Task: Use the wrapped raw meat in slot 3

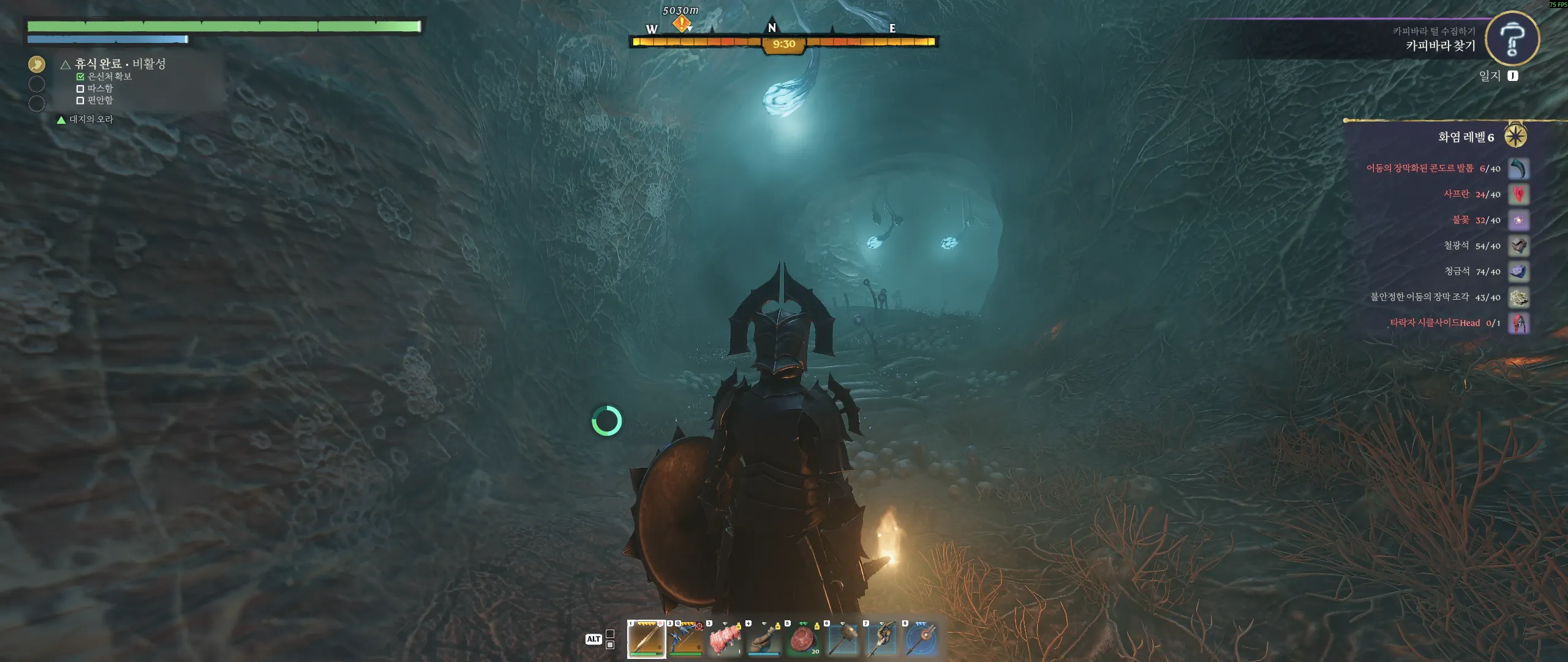Action: 725,639
